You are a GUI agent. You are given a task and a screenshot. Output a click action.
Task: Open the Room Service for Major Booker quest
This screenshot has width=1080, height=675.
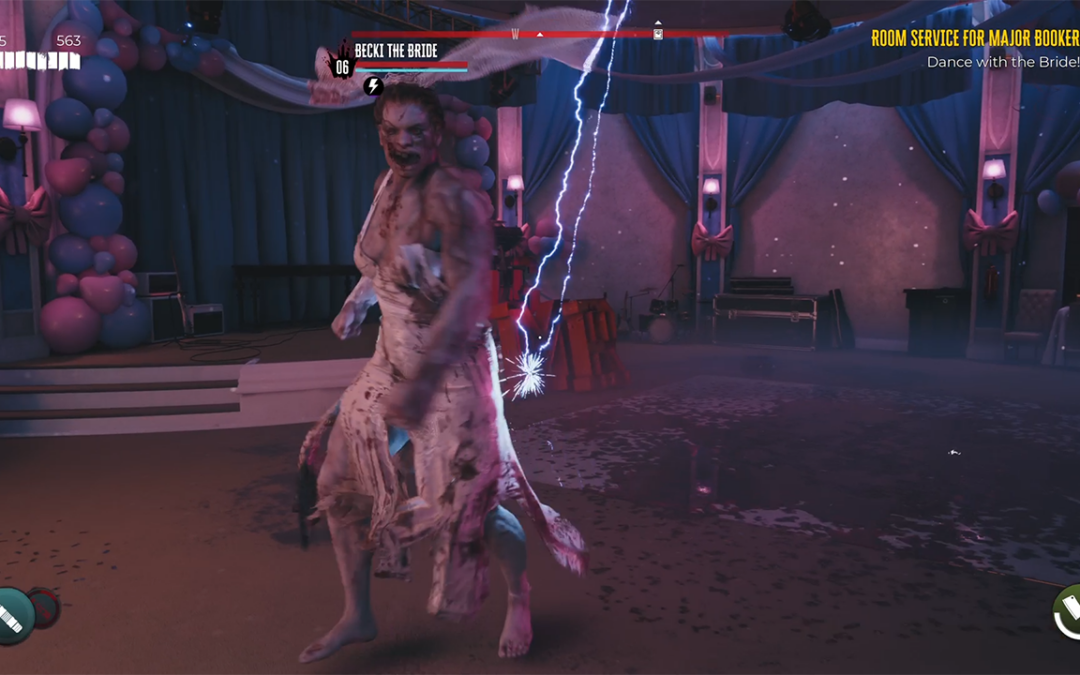[x=974, y=39]
